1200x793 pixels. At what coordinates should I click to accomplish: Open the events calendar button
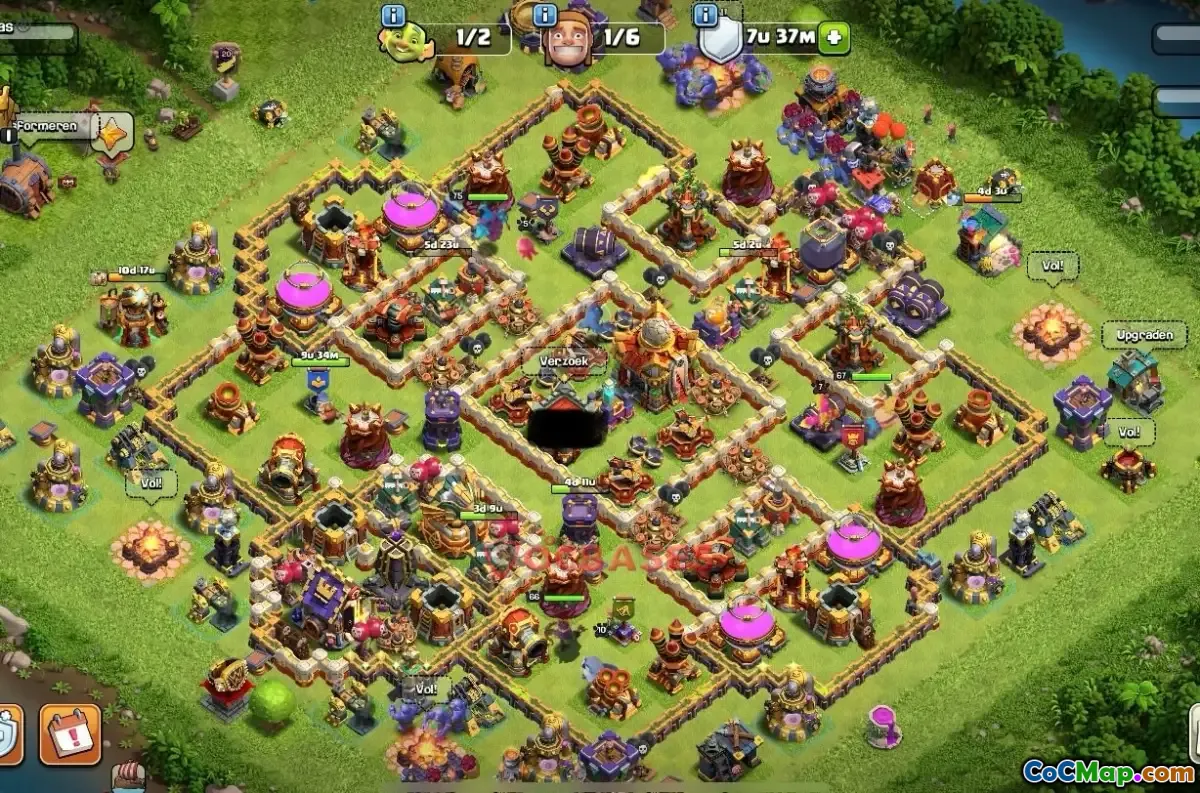(70, 734)
